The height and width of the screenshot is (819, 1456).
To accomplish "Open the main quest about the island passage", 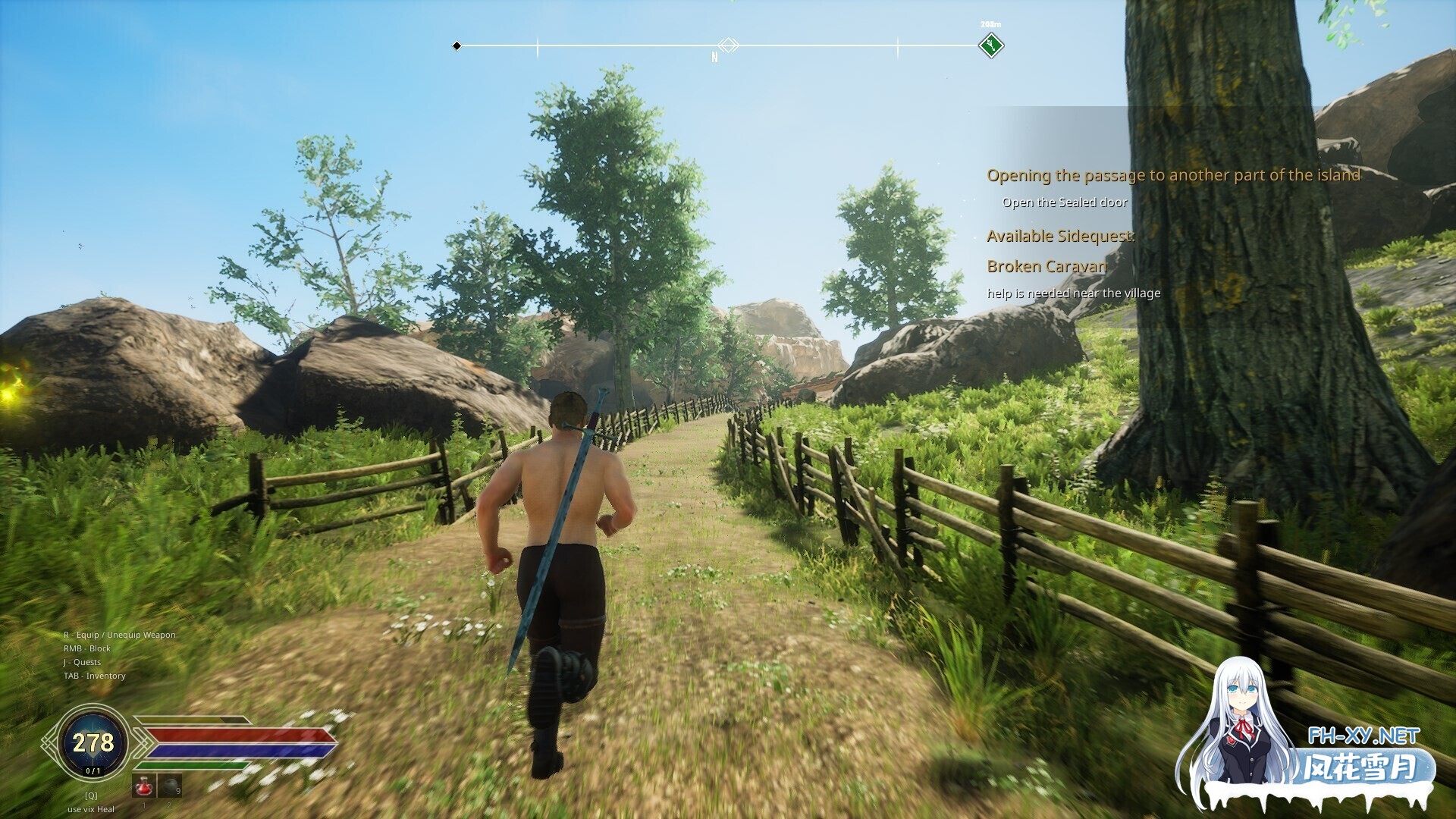I will click(x=1172, y=176).
